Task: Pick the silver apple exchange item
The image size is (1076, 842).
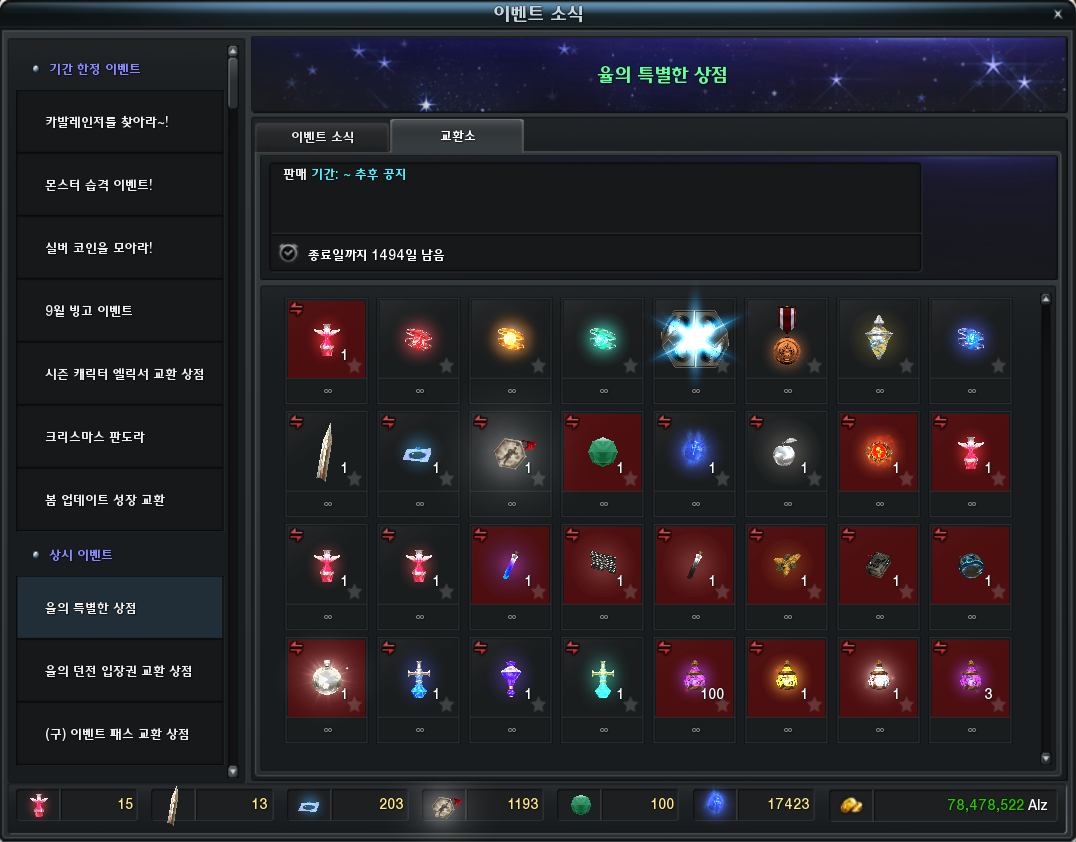Action: 786,452
